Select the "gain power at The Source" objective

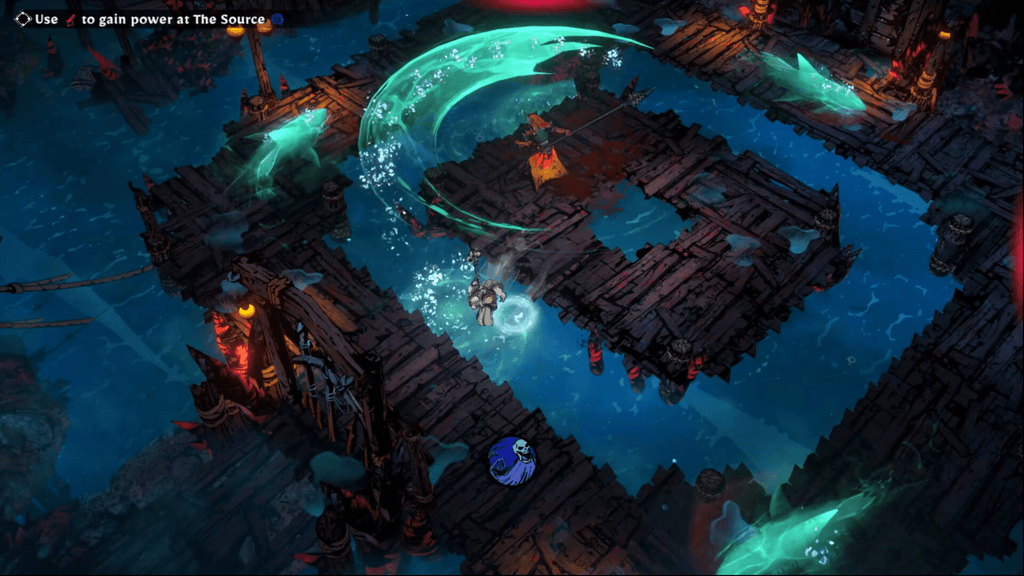coord(150,19)
